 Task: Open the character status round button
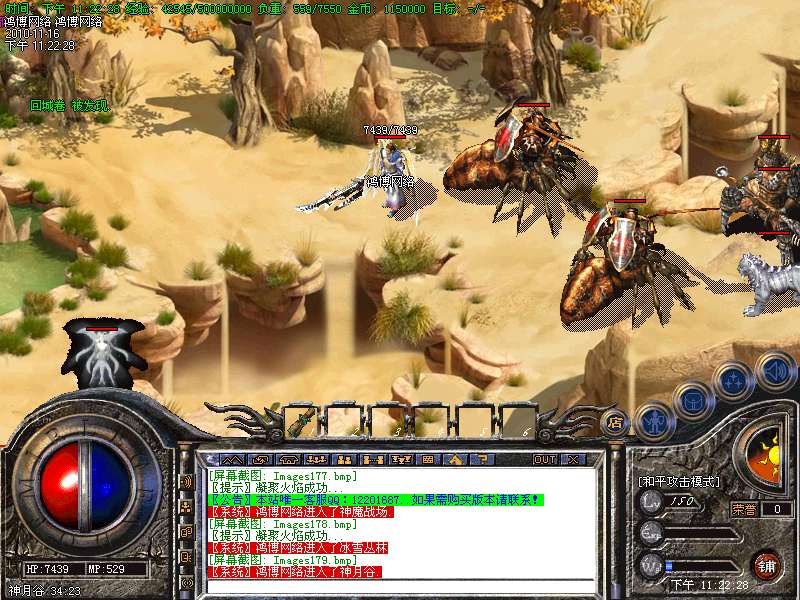(652, 421)
